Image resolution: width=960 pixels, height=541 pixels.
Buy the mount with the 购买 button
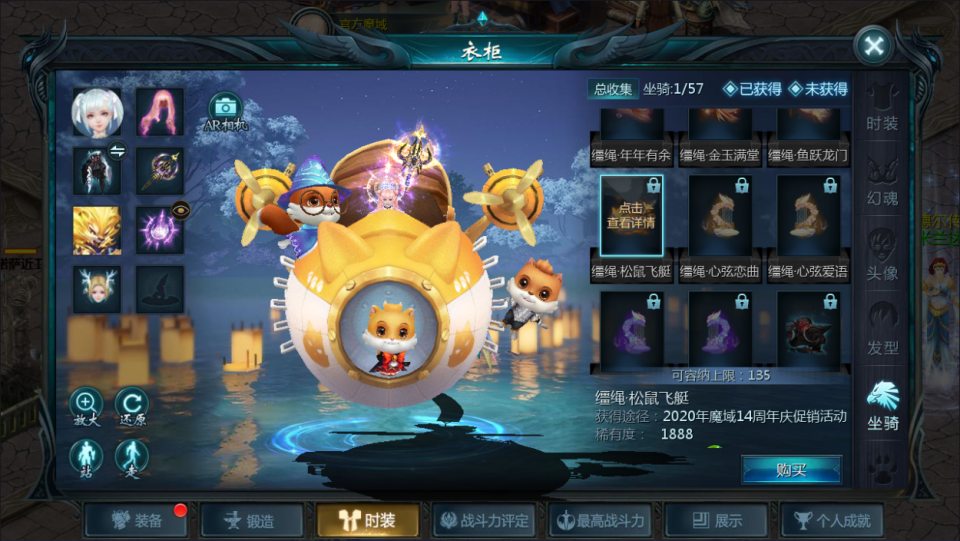tap(791, 469)
